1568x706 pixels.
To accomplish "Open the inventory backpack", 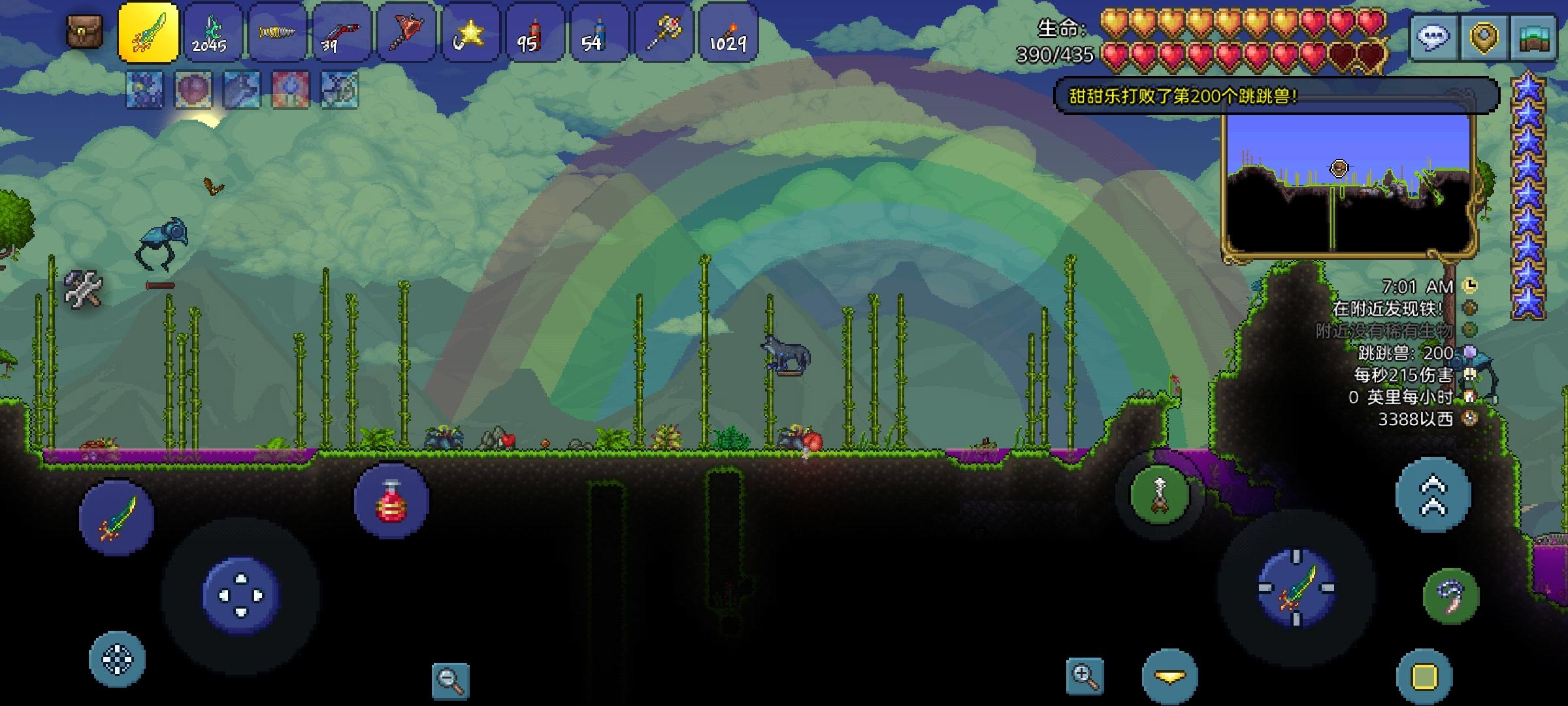I will pos(85,31).
